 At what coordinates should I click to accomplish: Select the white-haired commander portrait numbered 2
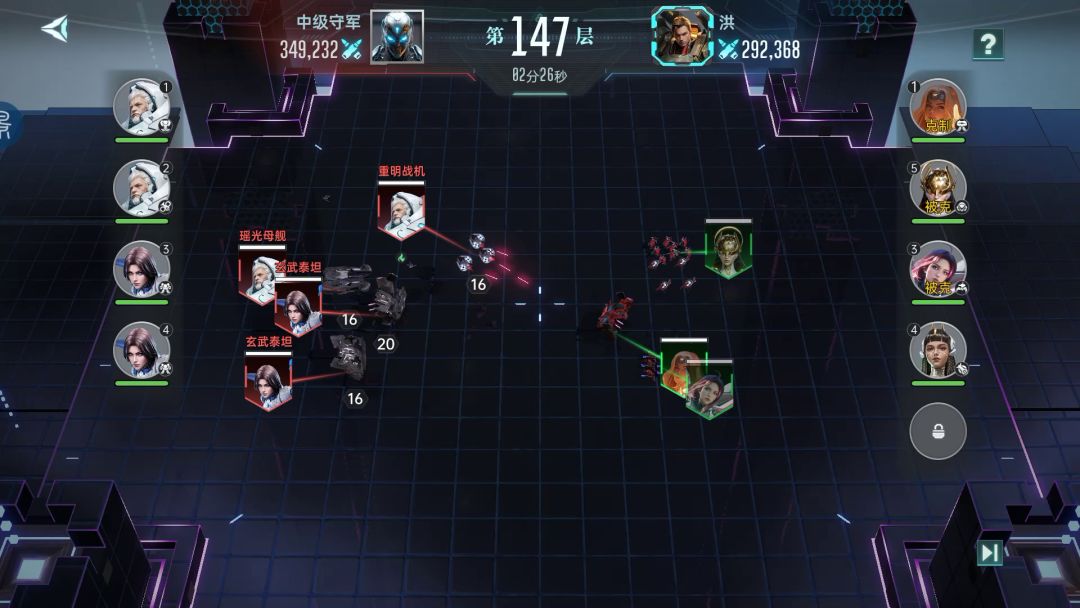click(x=141, y=187)
